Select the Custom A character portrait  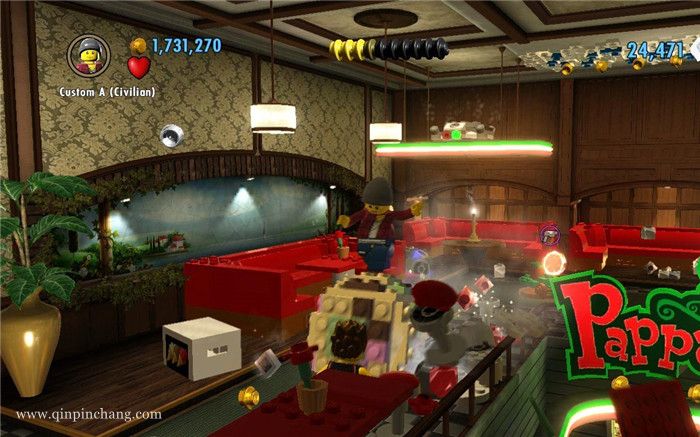[89, 55]
